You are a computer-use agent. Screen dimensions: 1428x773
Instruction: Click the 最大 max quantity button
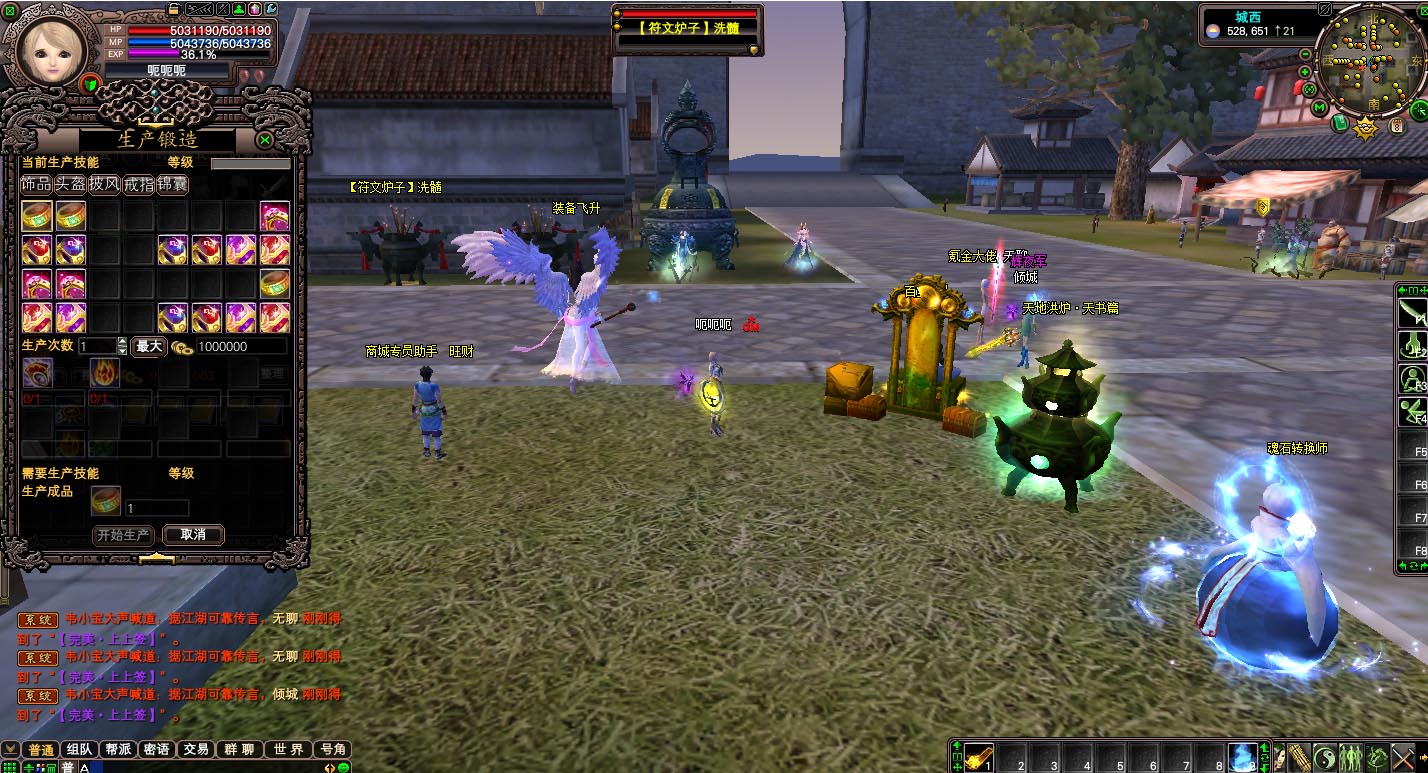(x=149, y=346)
